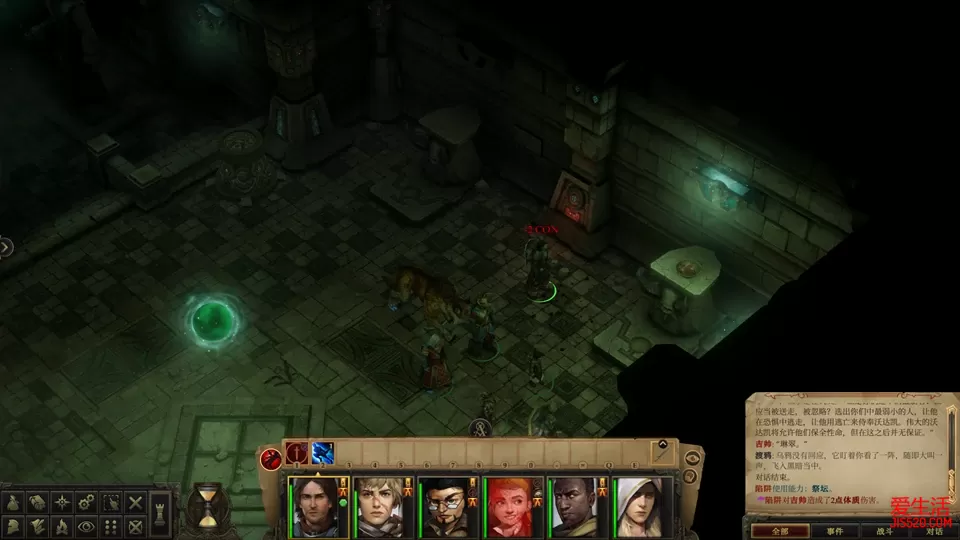Click the red round ability toggle
960x540 pixels.
click(271, 459)
